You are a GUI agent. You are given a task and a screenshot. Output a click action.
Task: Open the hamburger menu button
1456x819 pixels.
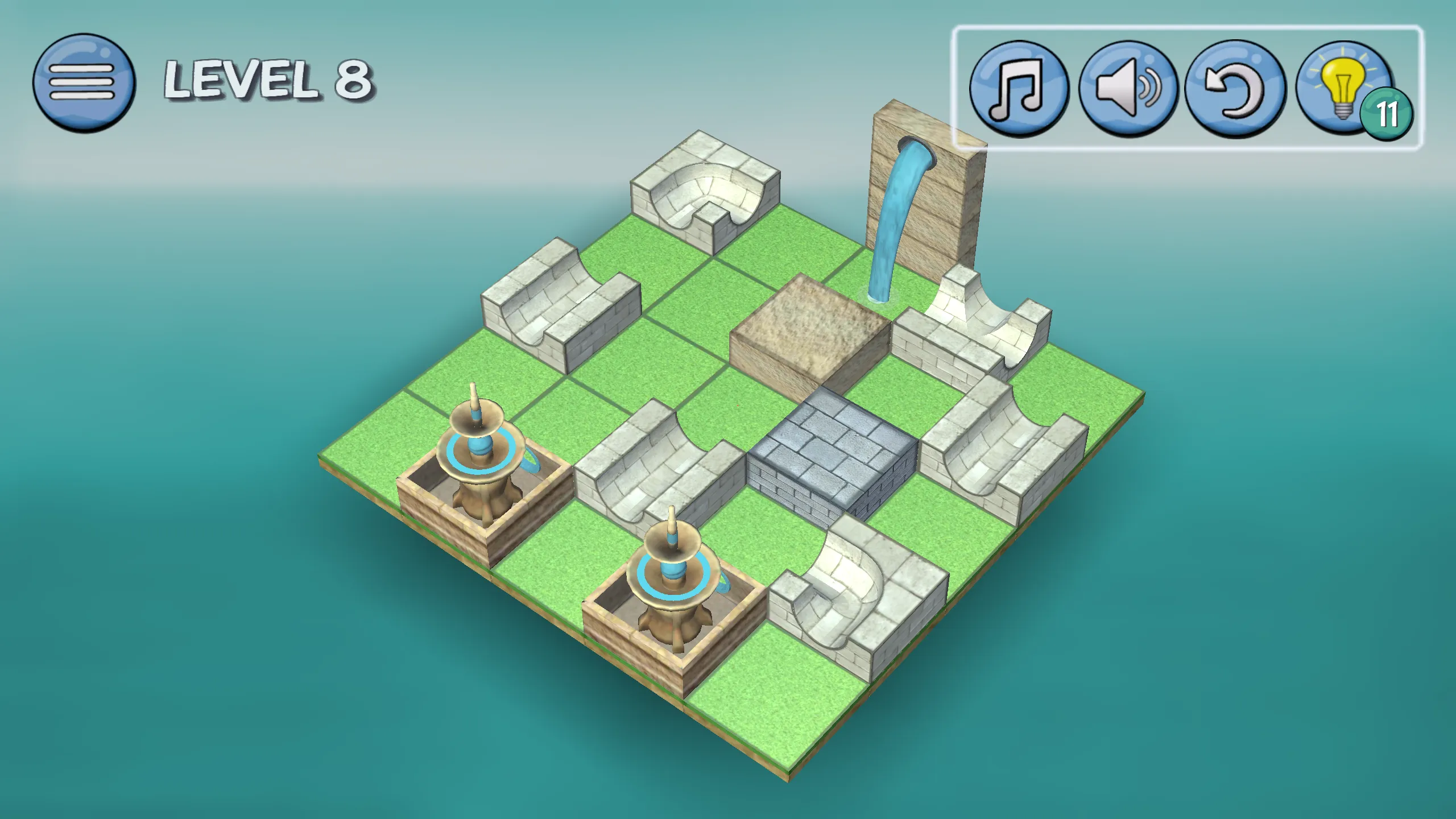(84, 83)
